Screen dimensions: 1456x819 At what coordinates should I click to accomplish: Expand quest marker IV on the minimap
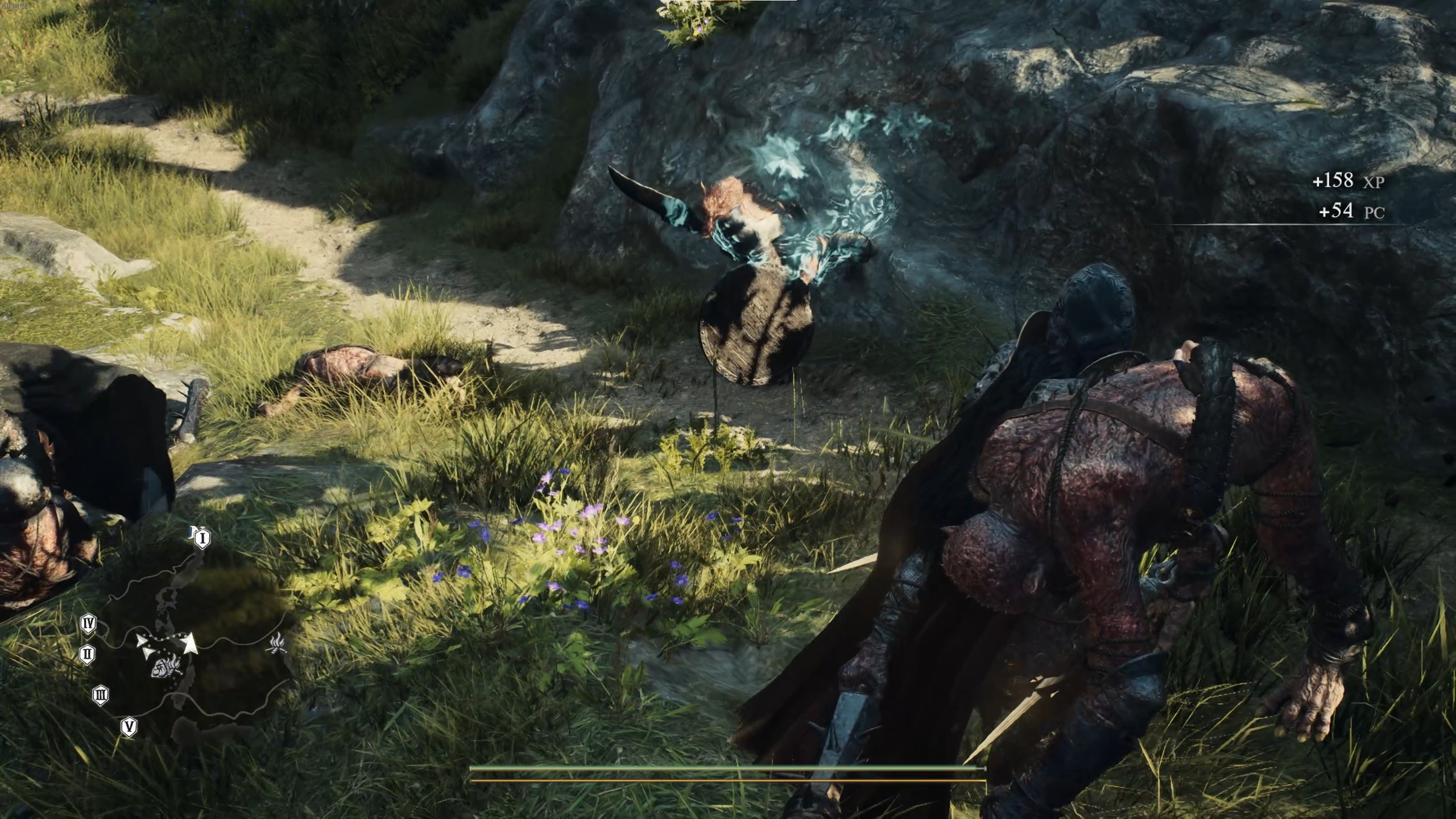tap(88, 623)
